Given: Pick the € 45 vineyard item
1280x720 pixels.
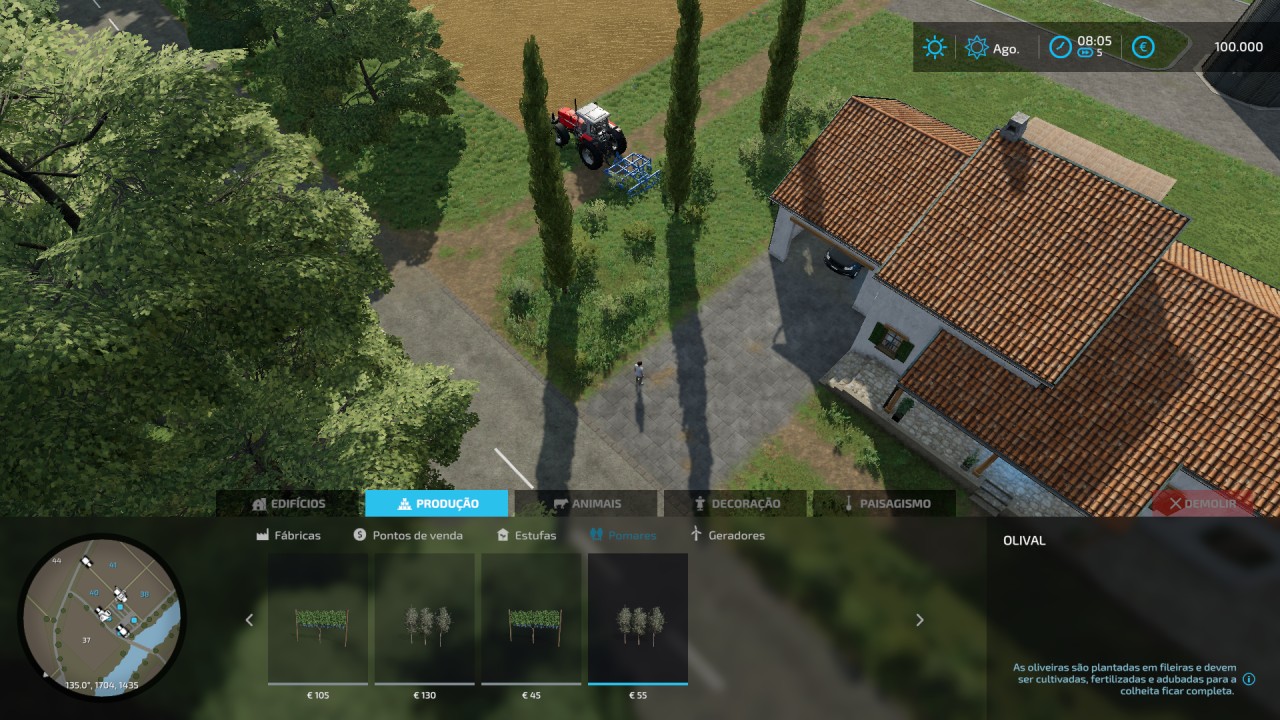Looking at the screenshot, I should click(532, 619).
